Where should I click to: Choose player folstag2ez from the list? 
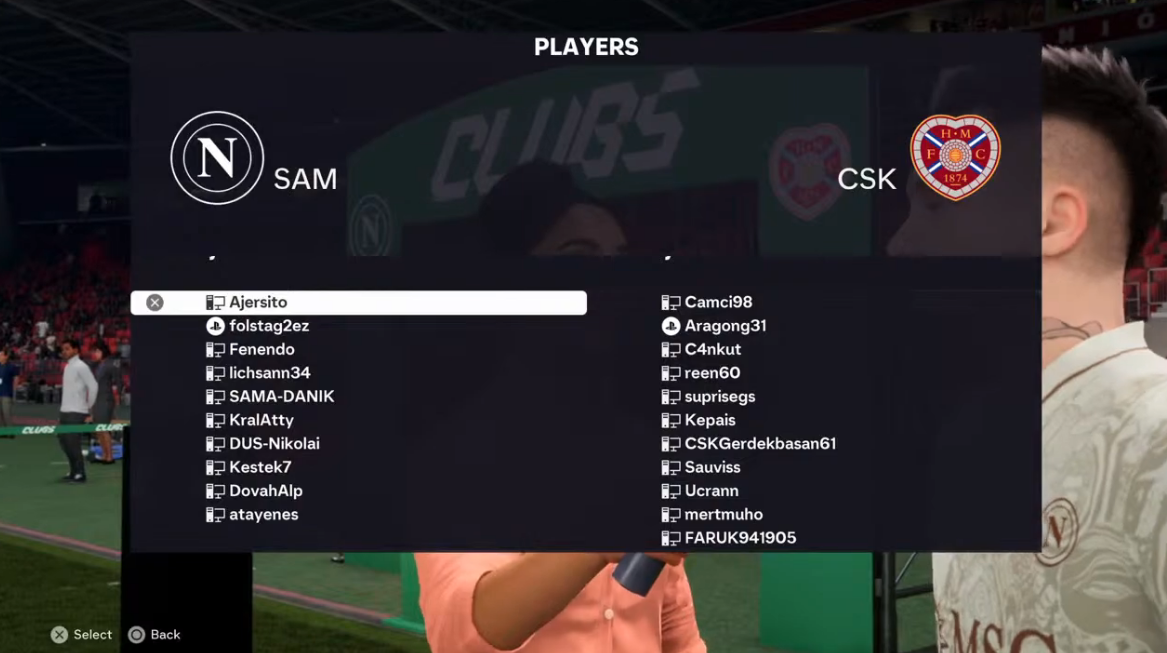pyautogui.click(x=268, y=326)
